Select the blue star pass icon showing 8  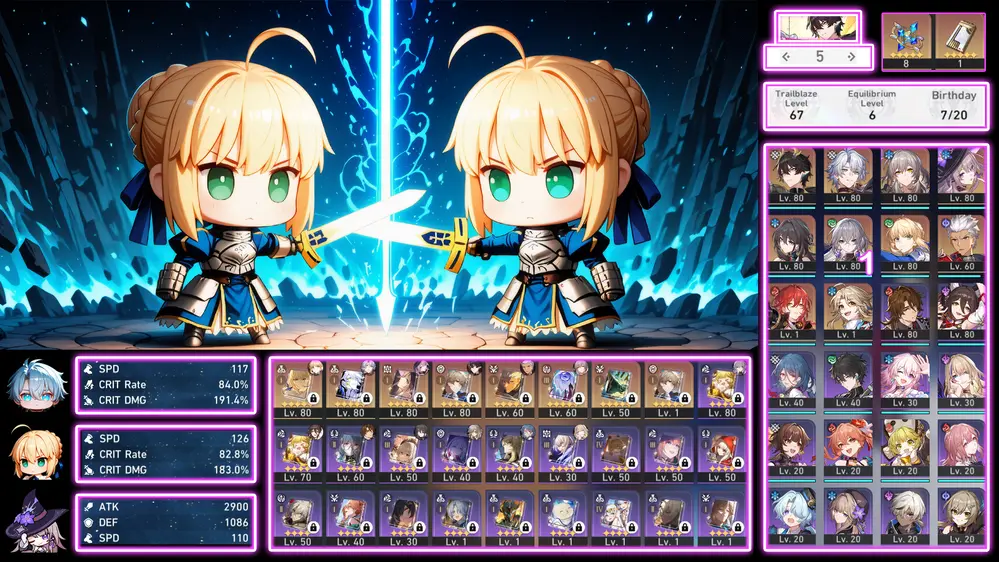[x=907, y=40]
